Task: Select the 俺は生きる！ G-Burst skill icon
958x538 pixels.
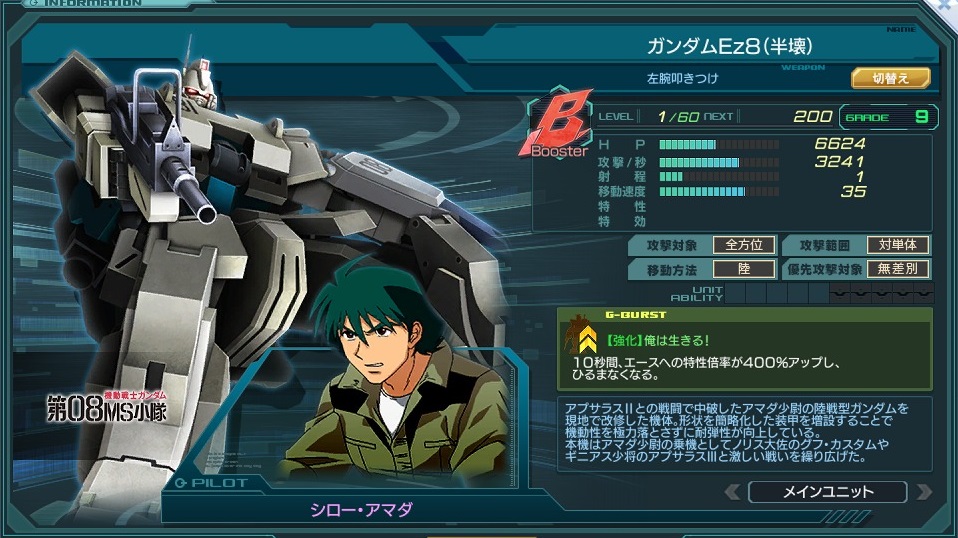Action: coord(588,340)
